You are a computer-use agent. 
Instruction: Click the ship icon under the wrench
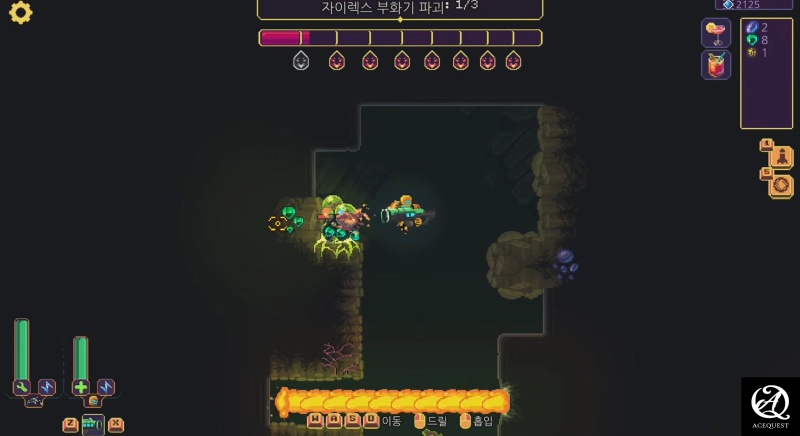pos(33,401)
